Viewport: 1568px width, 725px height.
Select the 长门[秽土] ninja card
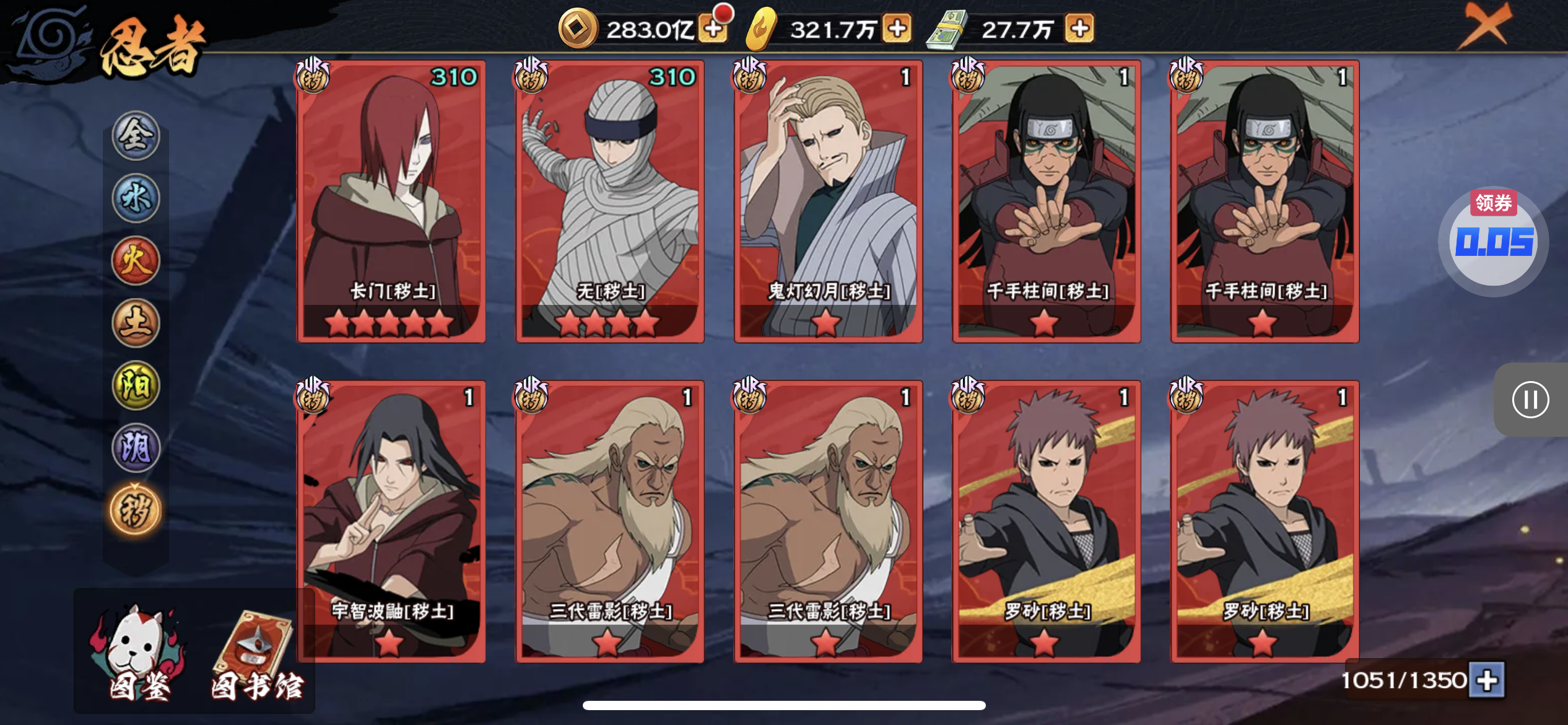(391, 201)
